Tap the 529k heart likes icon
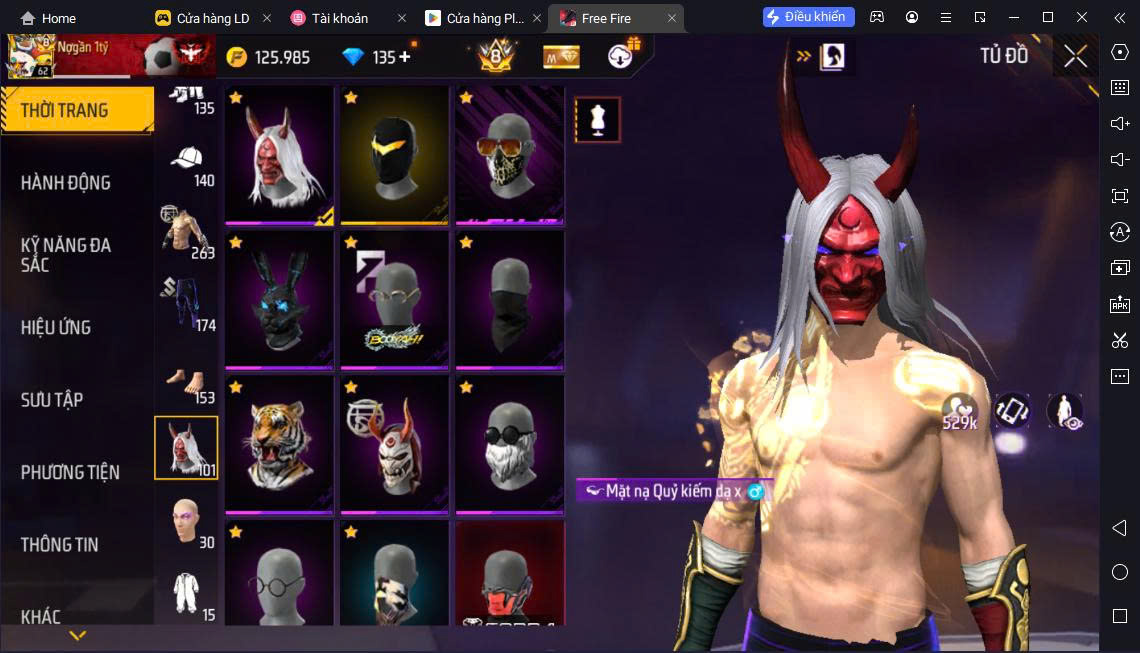 [959, 409]
